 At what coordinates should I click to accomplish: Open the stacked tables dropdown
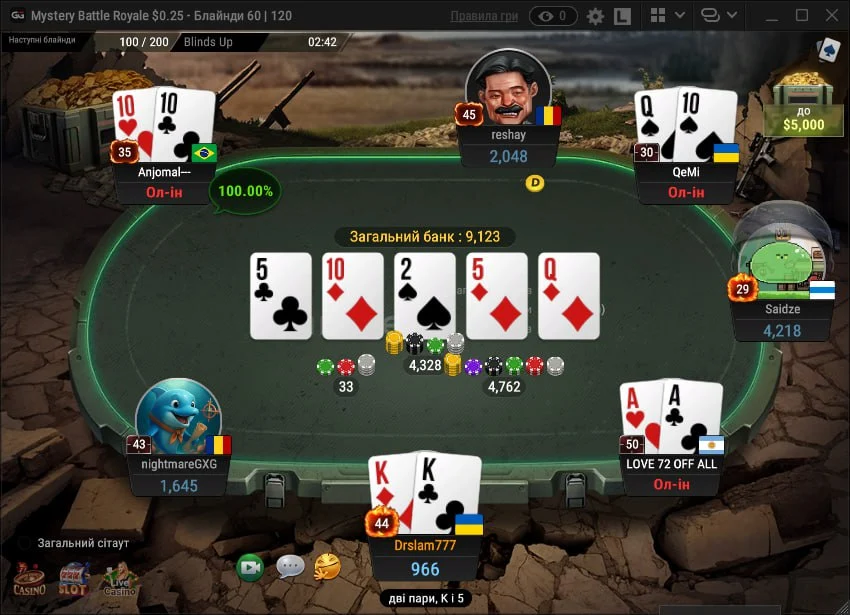coord(720,16)
